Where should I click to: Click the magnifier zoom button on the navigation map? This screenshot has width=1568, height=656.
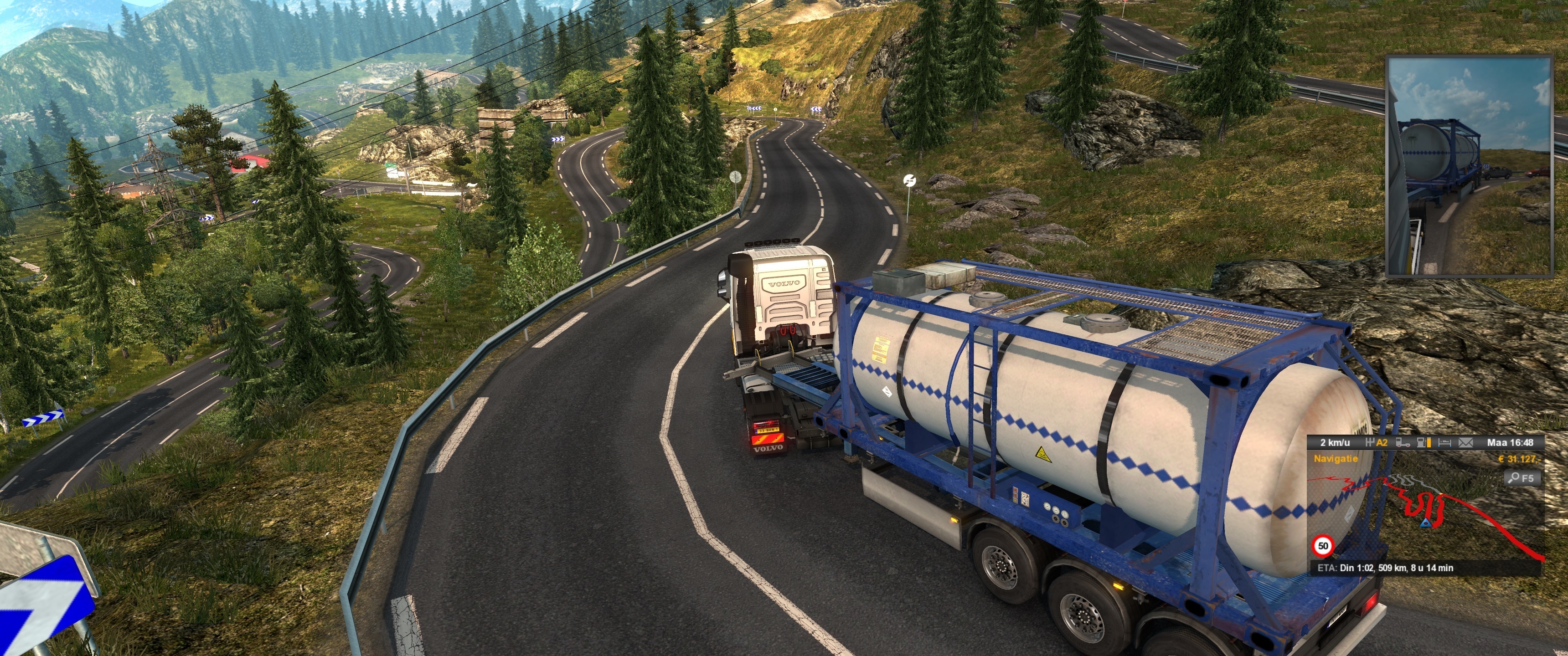click(x=1523, y=478)
